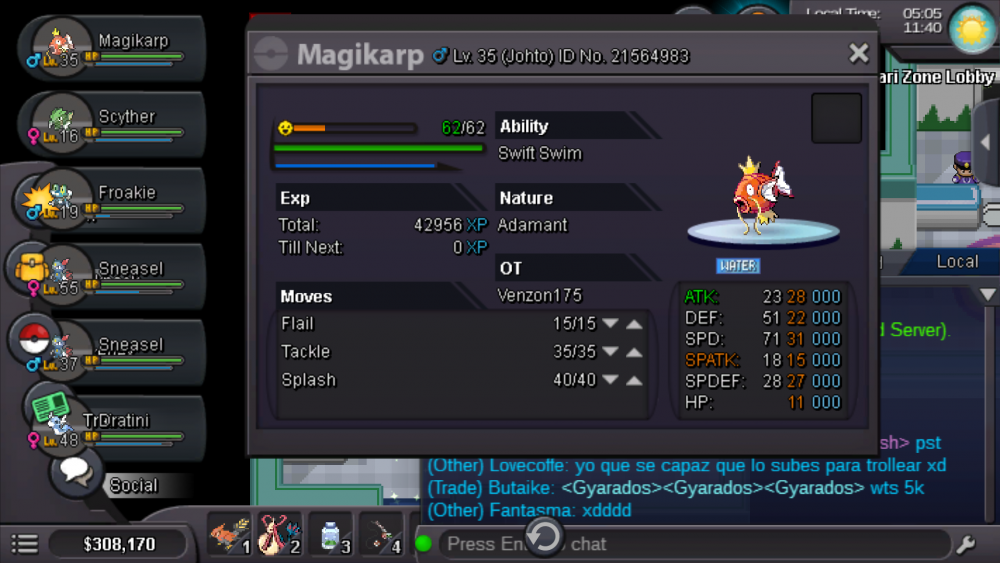Close the Magikarp summary window
The image size is (1000, 563).
pyautogui.click(x=858, y=54)
